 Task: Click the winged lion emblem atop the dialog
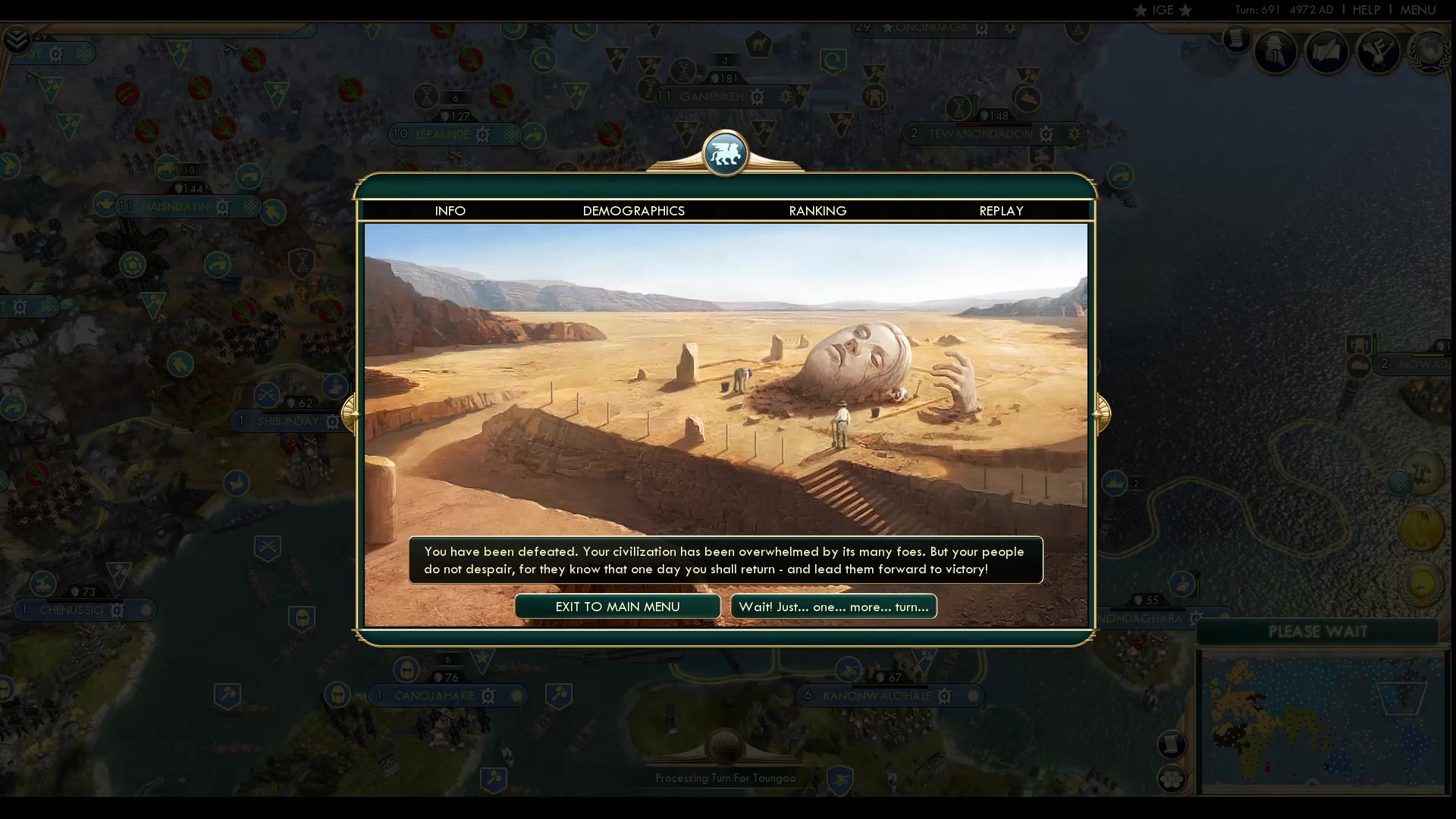(x=726, y=152)
